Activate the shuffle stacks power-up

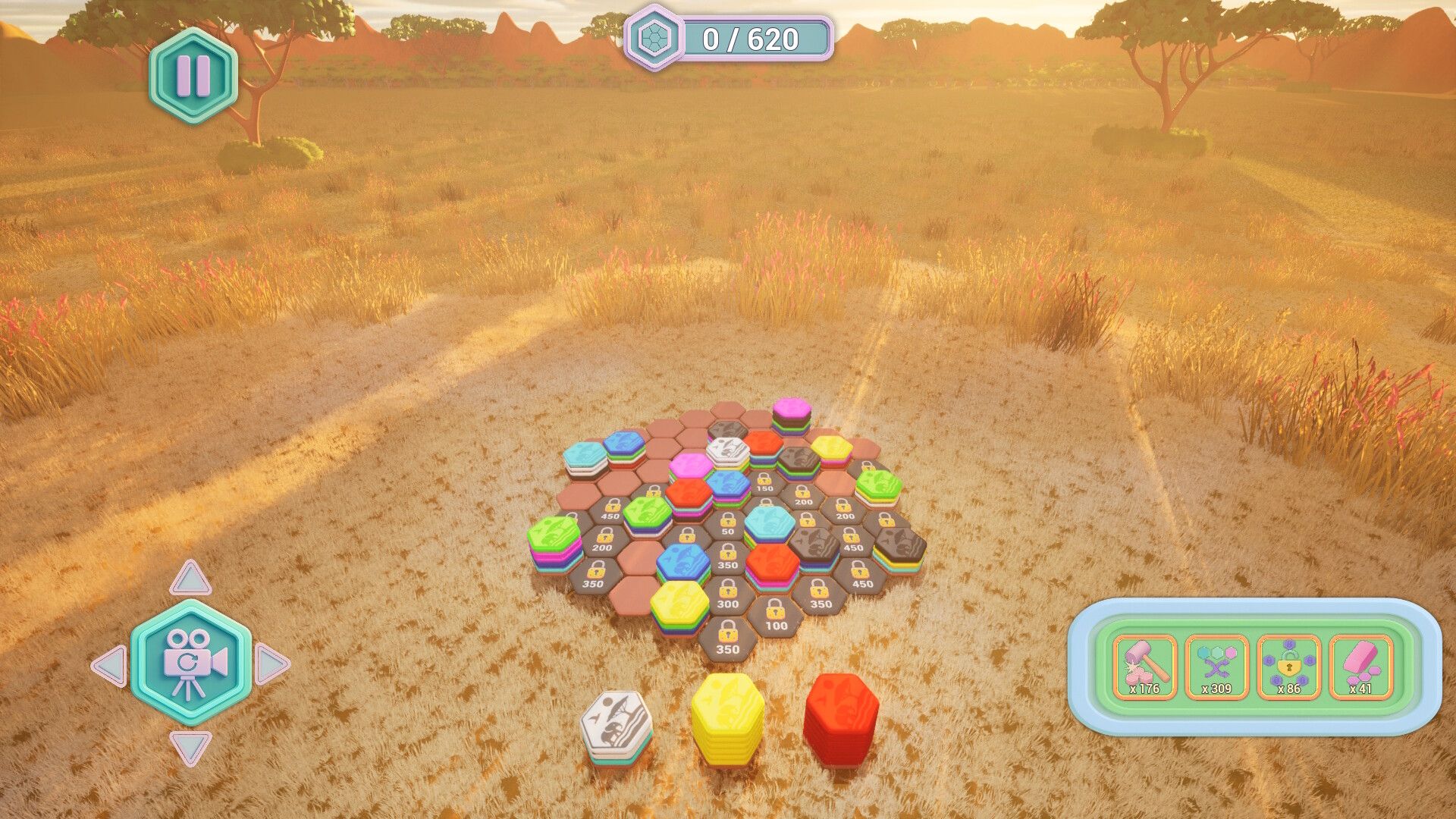1216,667
